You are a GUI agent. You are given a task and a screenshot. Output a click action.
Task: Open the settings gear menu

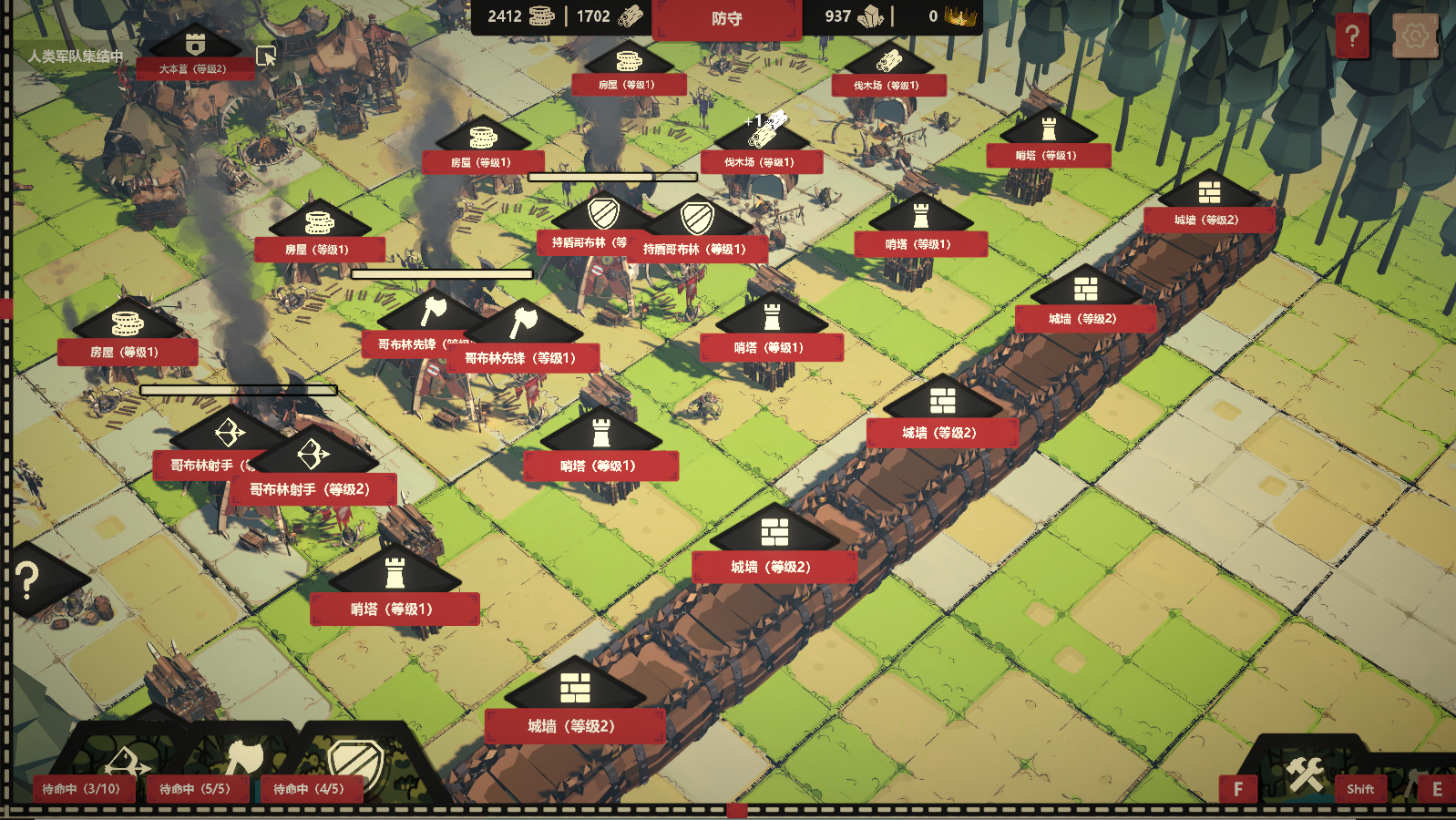[1415, 36]
